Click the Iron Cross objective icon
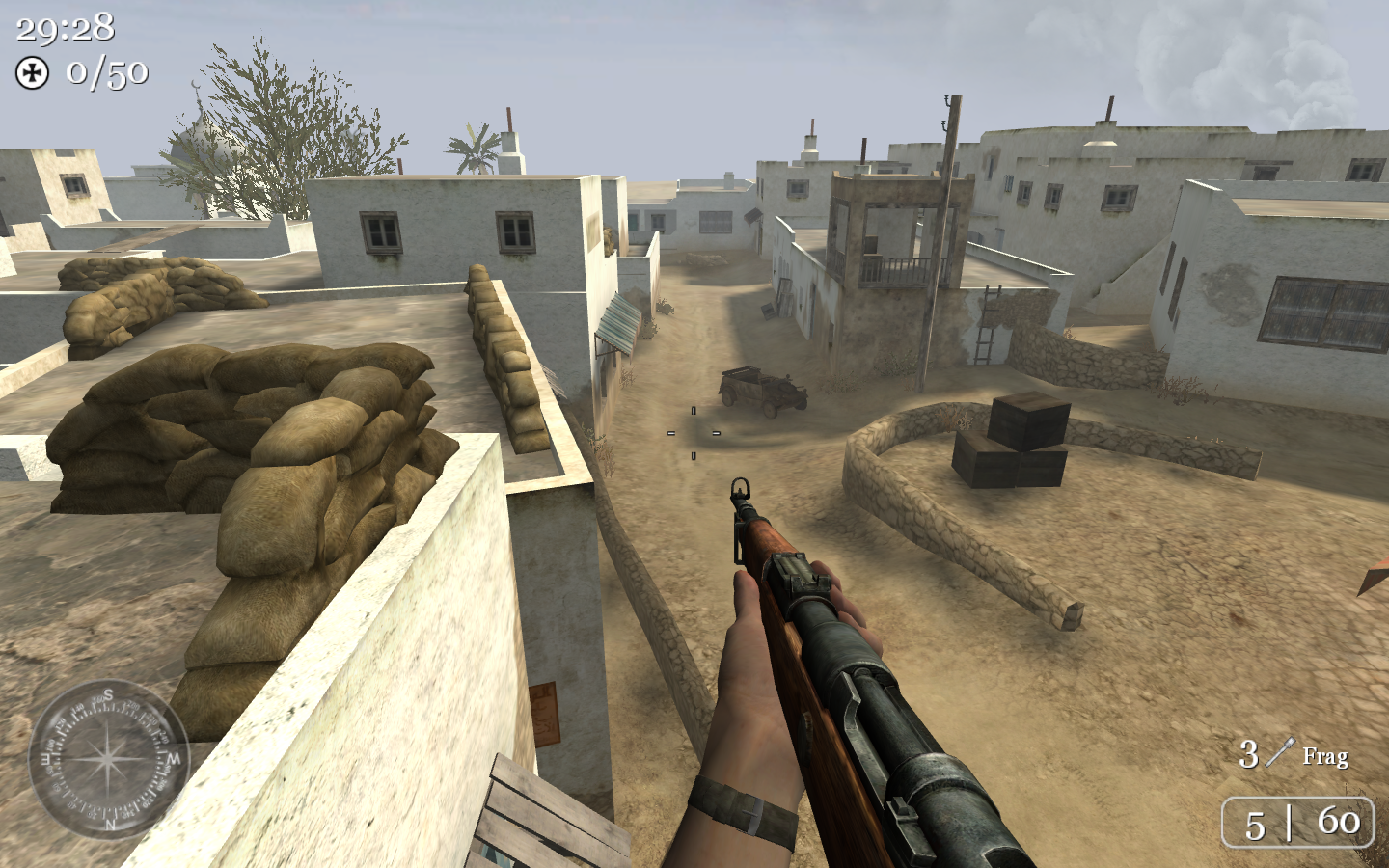 32,71
